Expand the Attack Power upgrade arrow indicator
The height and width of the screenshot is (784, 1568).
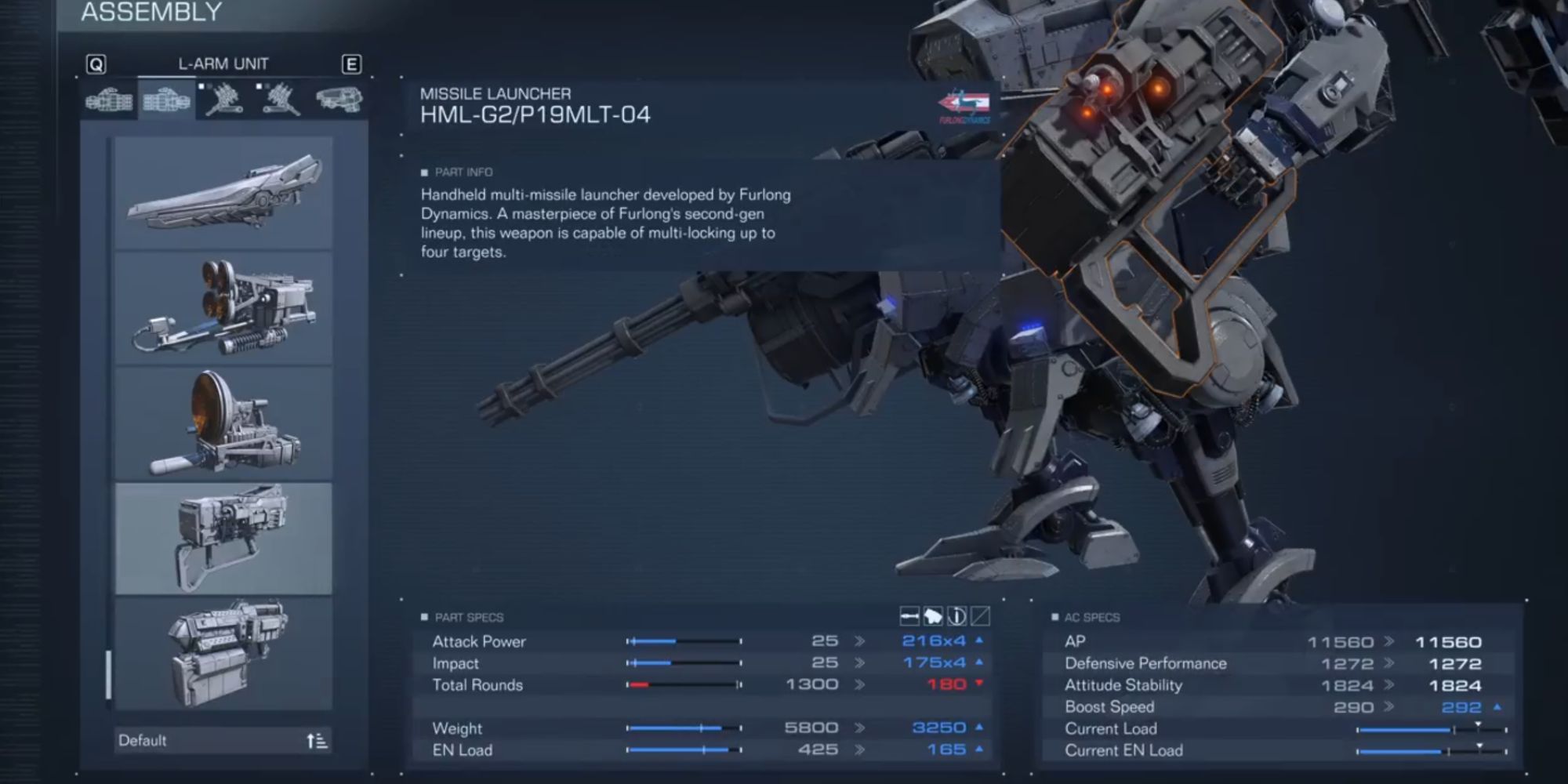click(x=978, y=641)
